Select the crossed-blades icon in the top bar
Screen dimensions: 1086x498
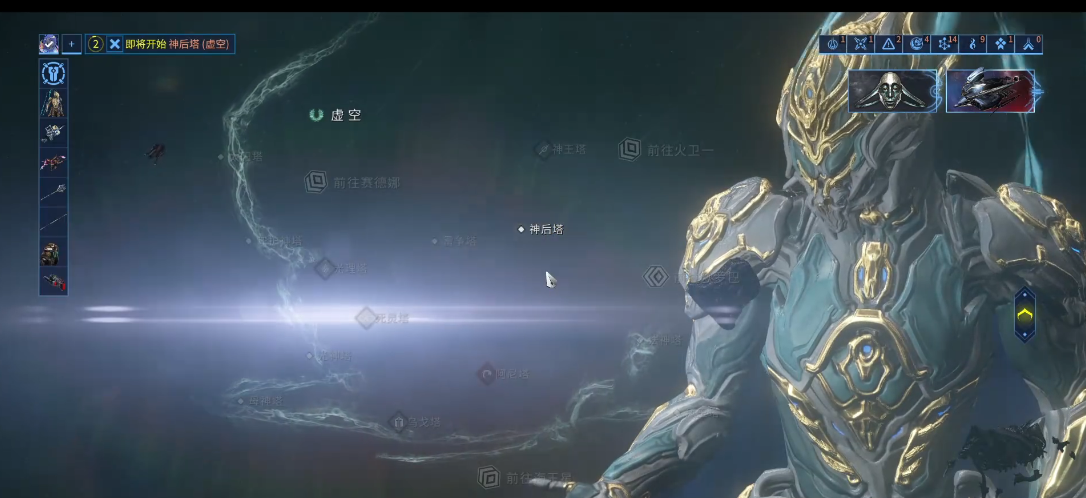(x=860, y=44)
